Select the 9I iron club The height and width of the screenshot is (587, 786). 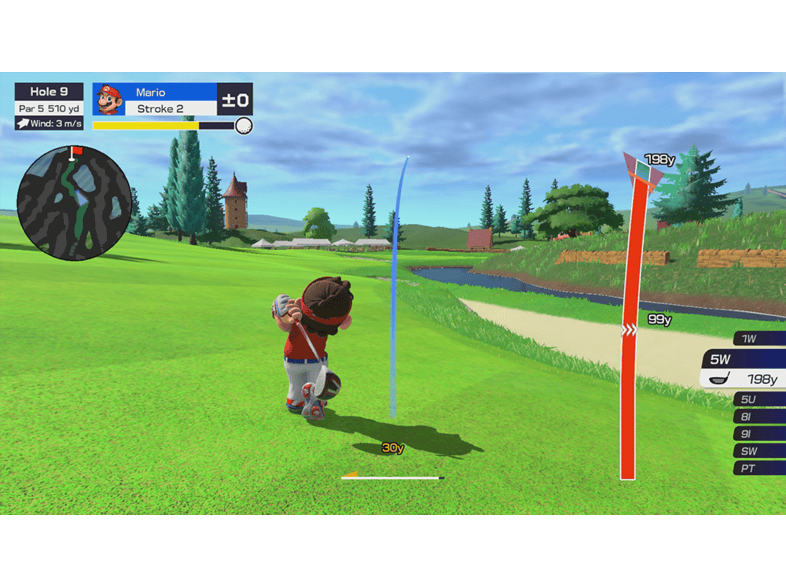click(758, 434)
